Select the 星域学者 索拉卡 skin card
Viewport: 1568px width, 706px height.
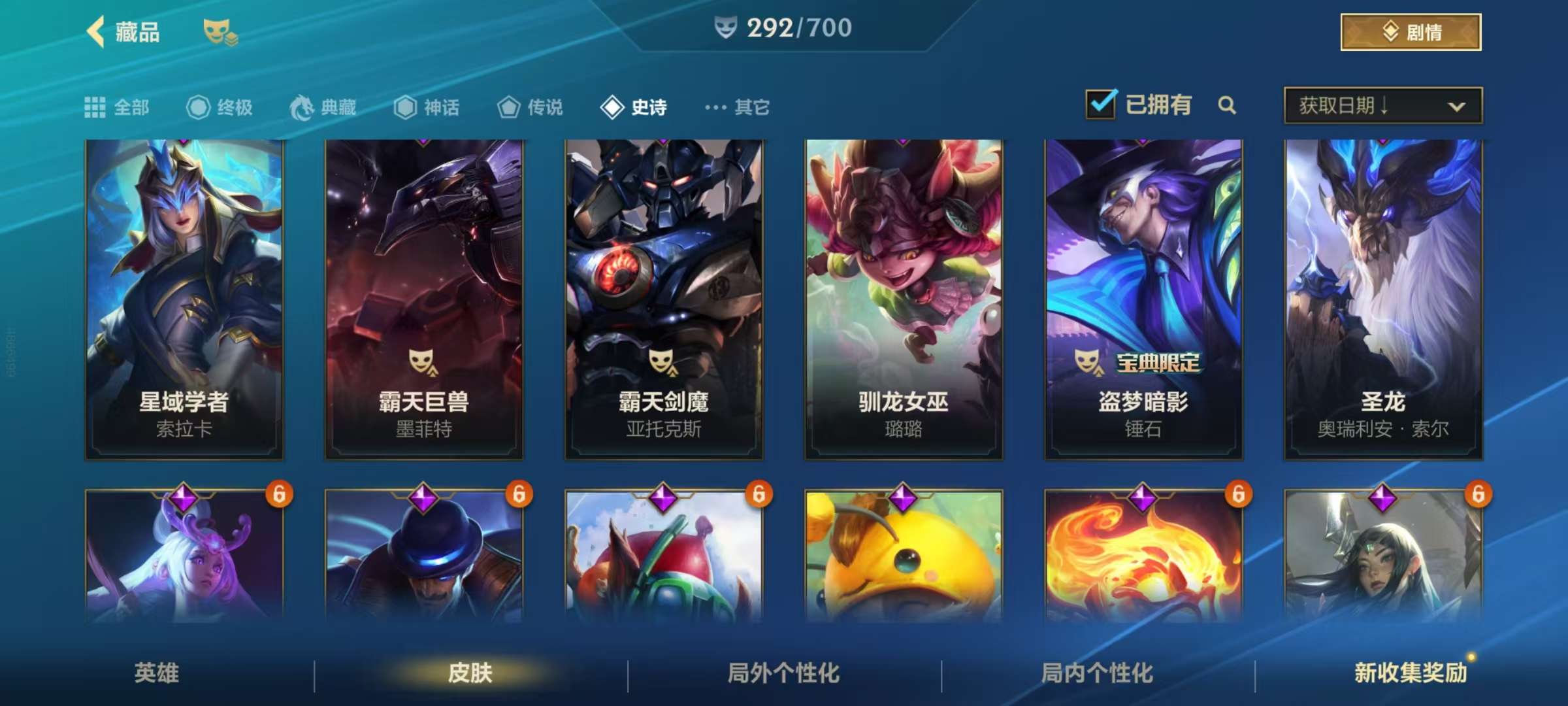(184, 298)
